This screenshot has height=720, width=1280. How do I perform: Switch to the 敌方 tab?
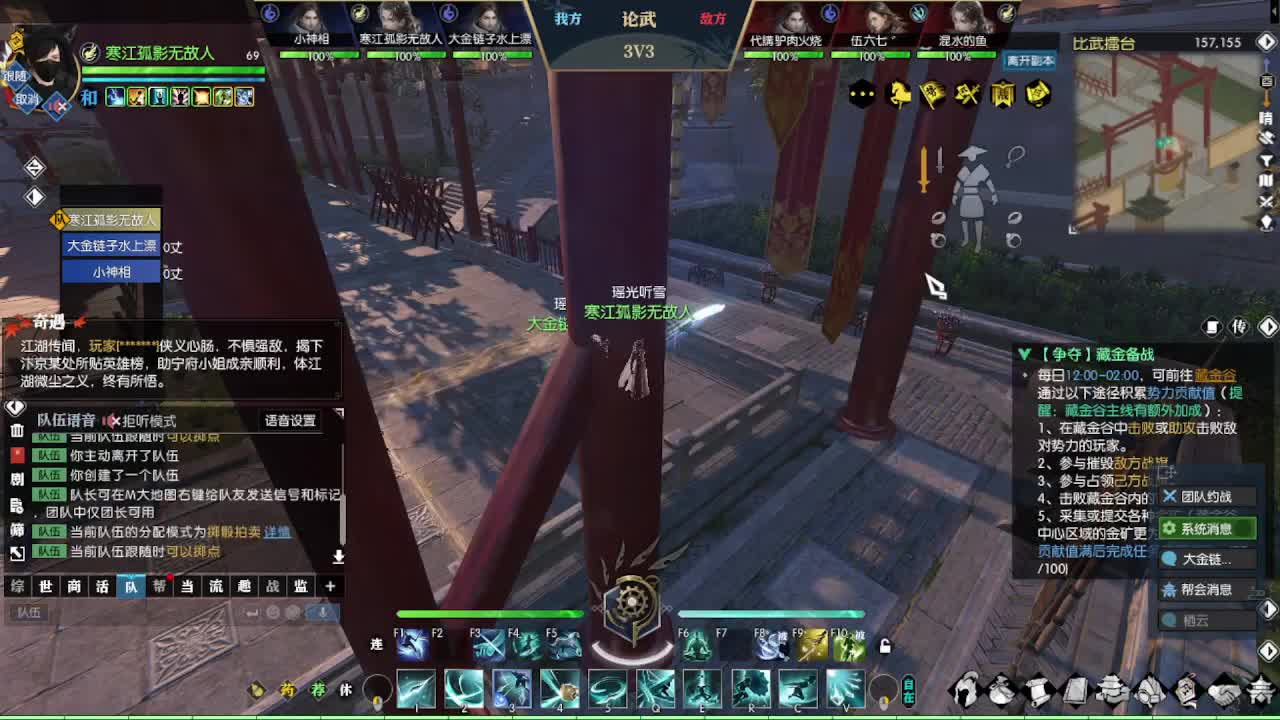pyautogui.click(x=715, y=19)
